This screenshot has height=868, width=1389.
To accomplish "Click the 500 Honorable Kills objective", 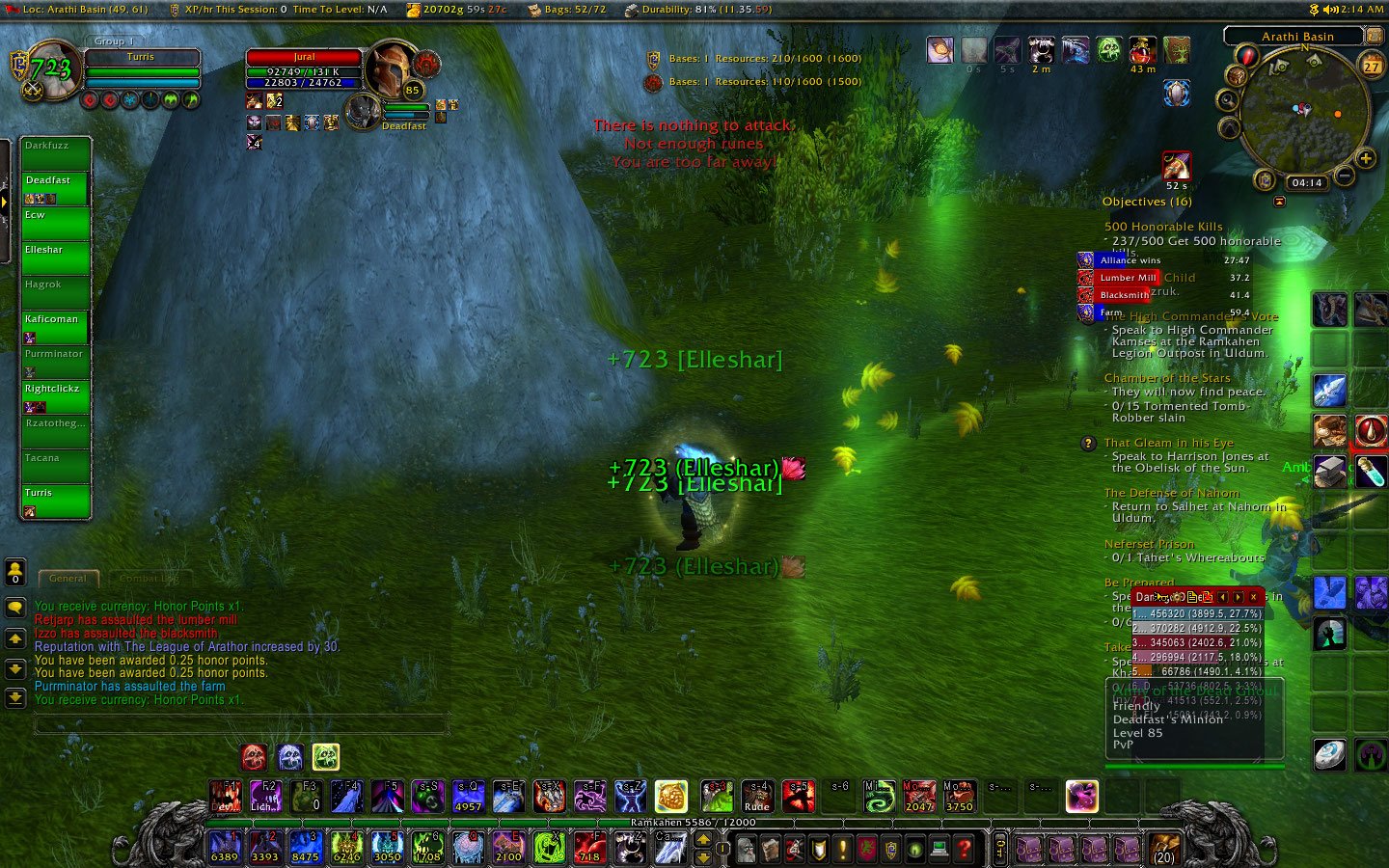I will point(1163,227).
